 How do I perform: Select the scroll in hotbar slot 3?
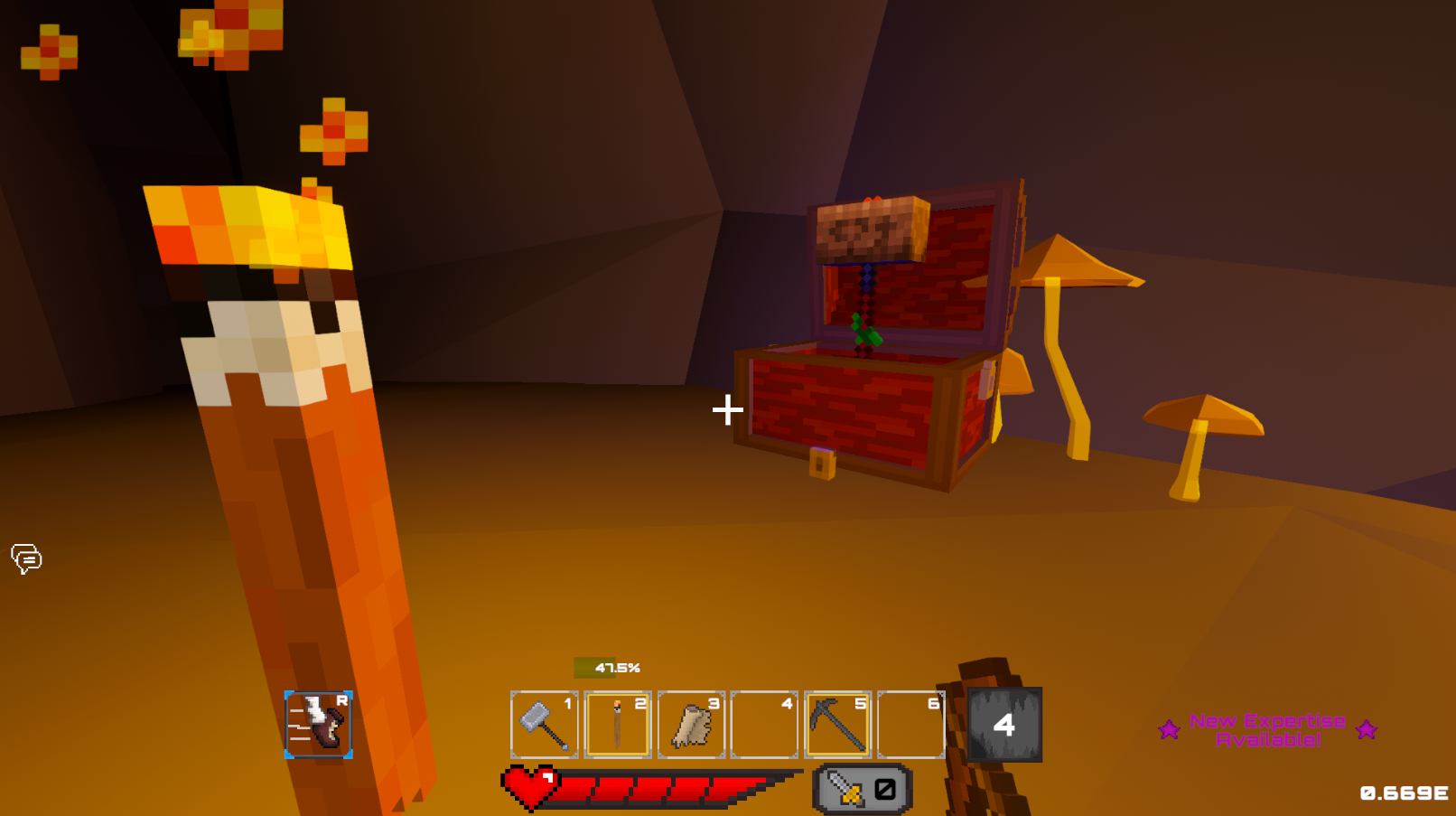(x=691, y=724)
